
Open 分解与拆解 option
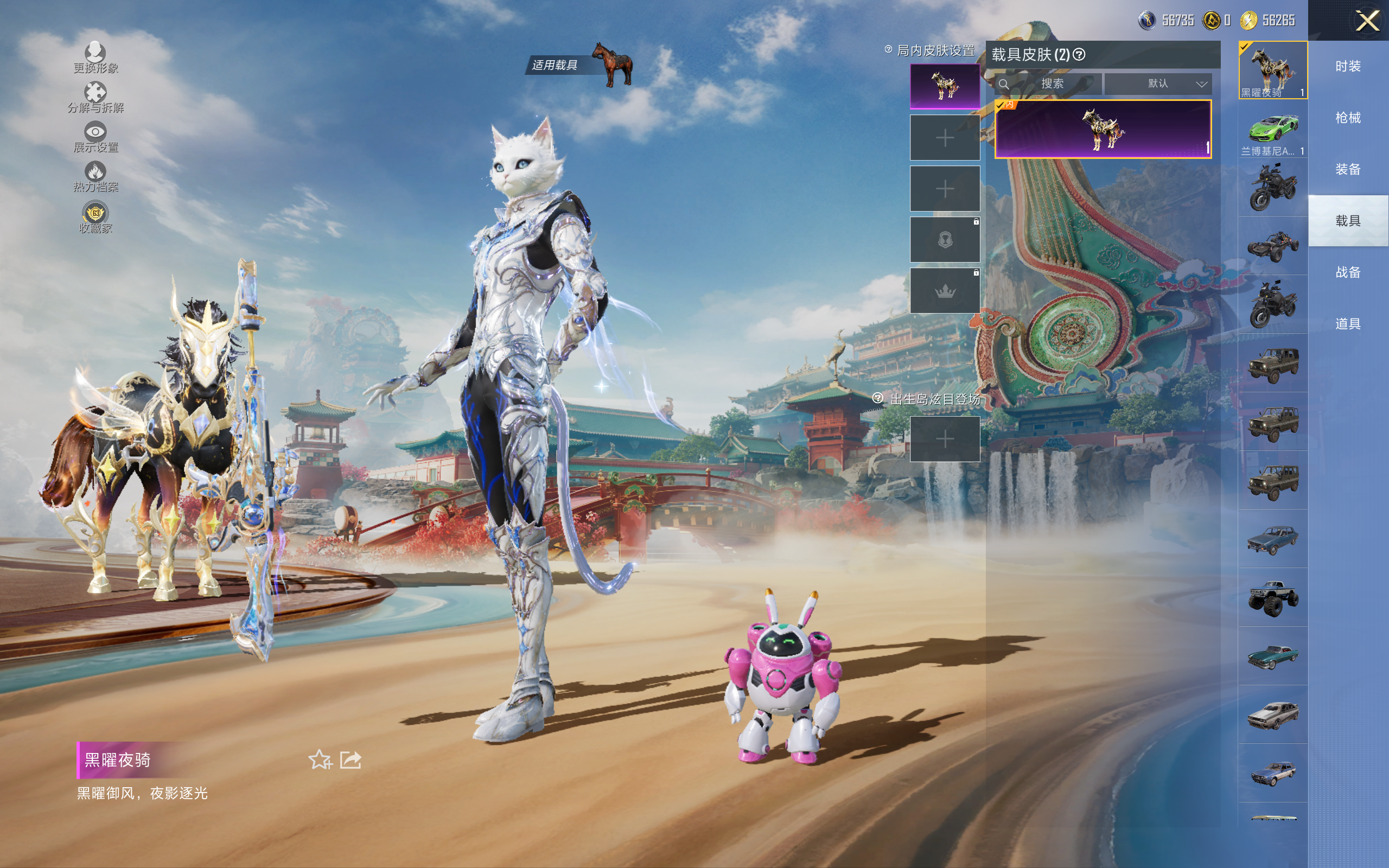pos(95,97)
